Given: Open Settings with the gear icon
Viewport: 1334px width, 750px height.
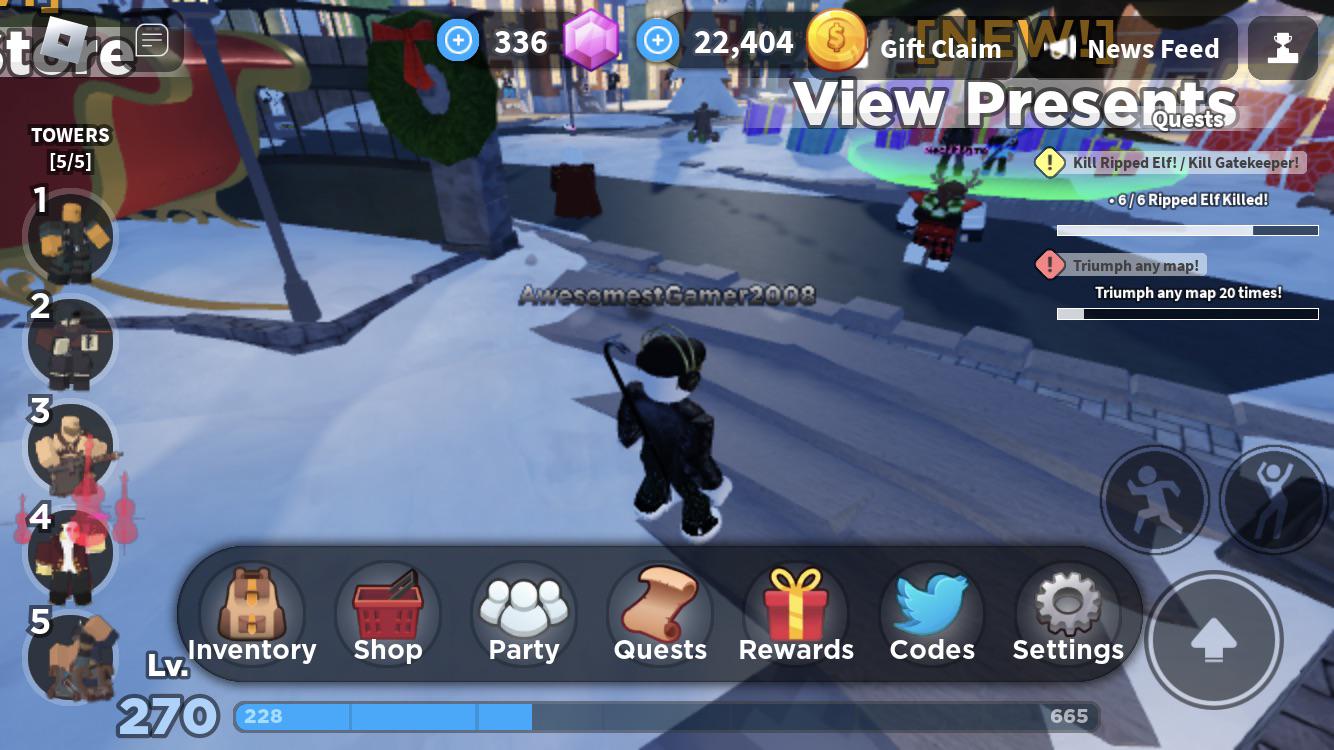Looking at the screenshot, I should 1067,604.
